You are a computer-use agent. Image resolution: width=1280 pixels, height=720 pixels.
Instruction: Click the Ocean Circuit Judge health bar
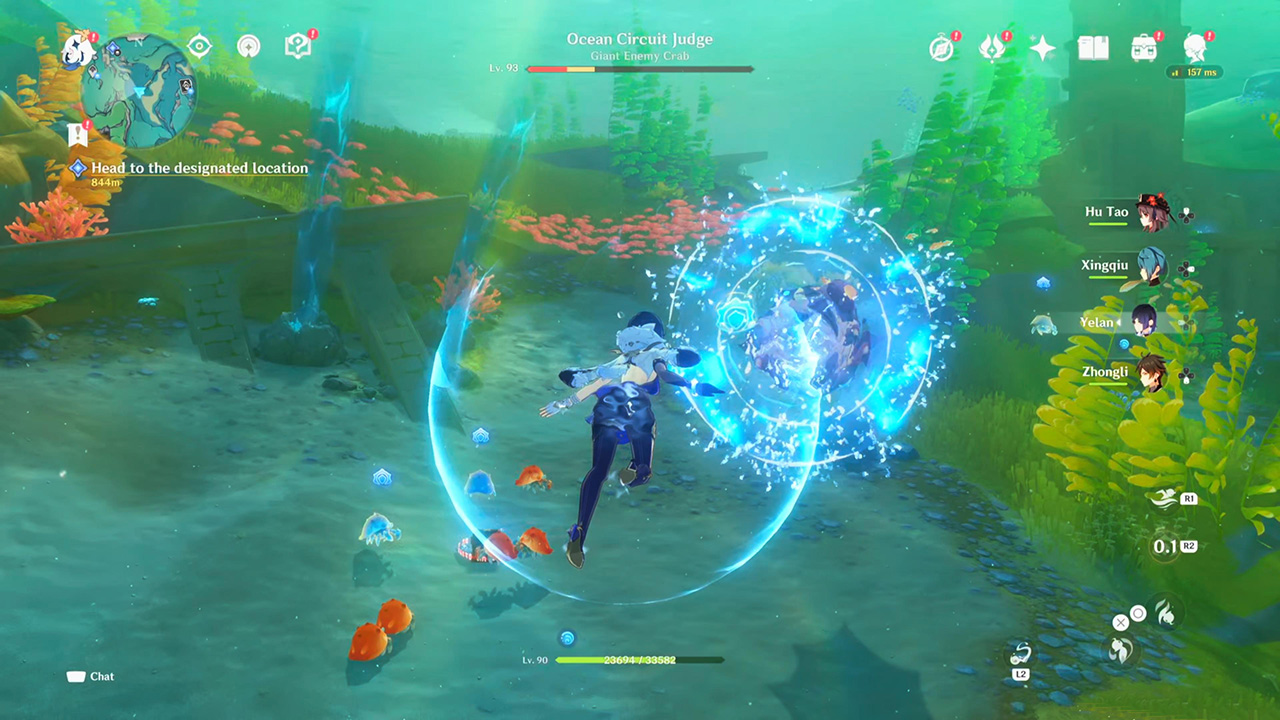pos(640,69)
